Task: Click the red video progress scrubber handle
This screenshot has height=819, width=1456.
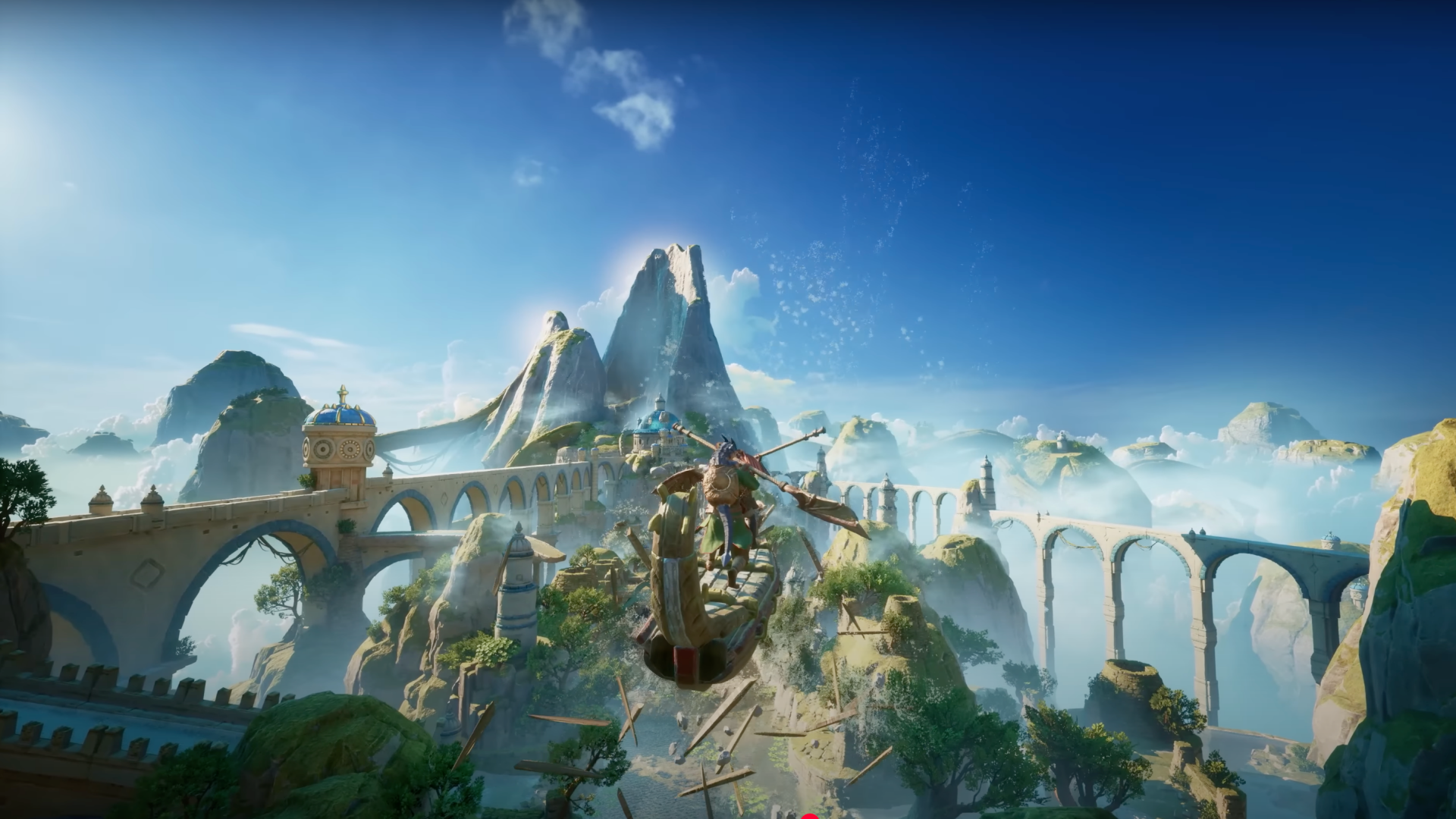Action: [x=810, y=817]
